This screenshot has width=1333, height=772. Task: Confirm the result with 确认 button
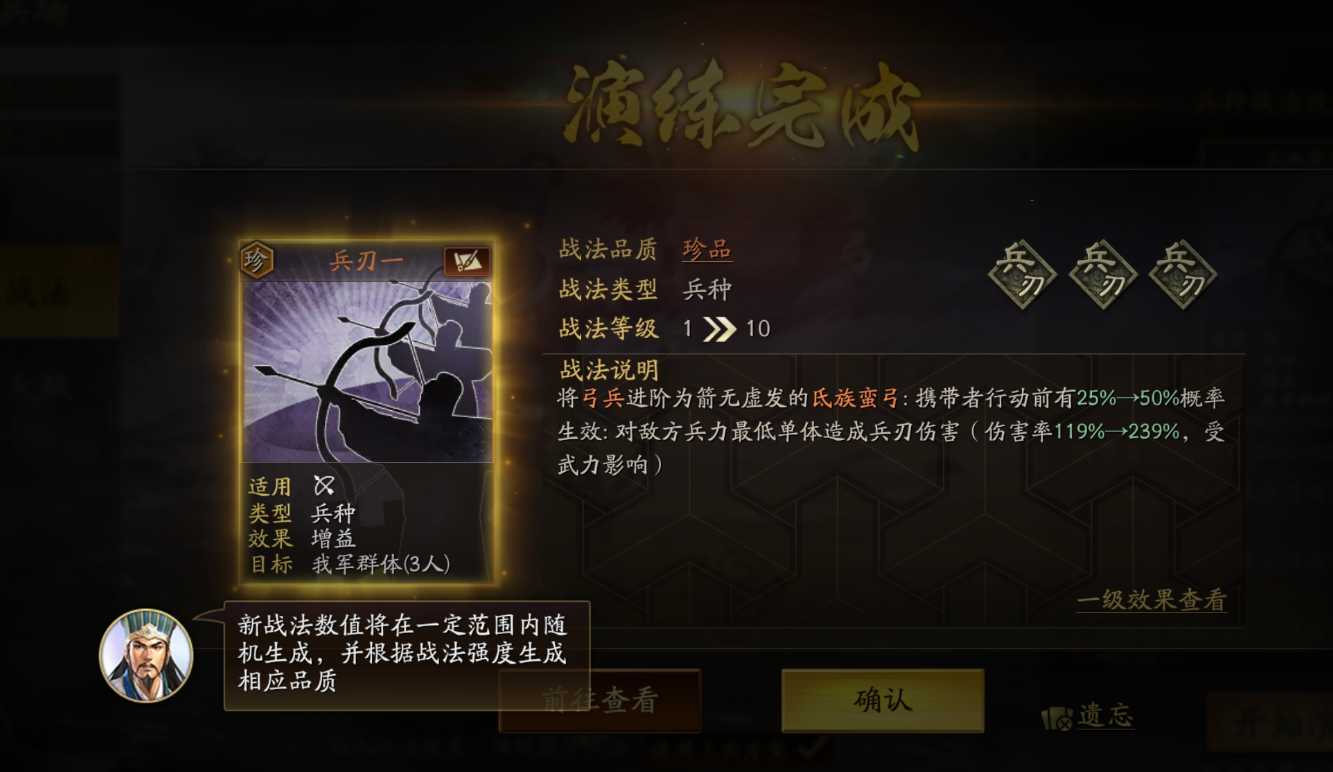[x=882, y=699]
